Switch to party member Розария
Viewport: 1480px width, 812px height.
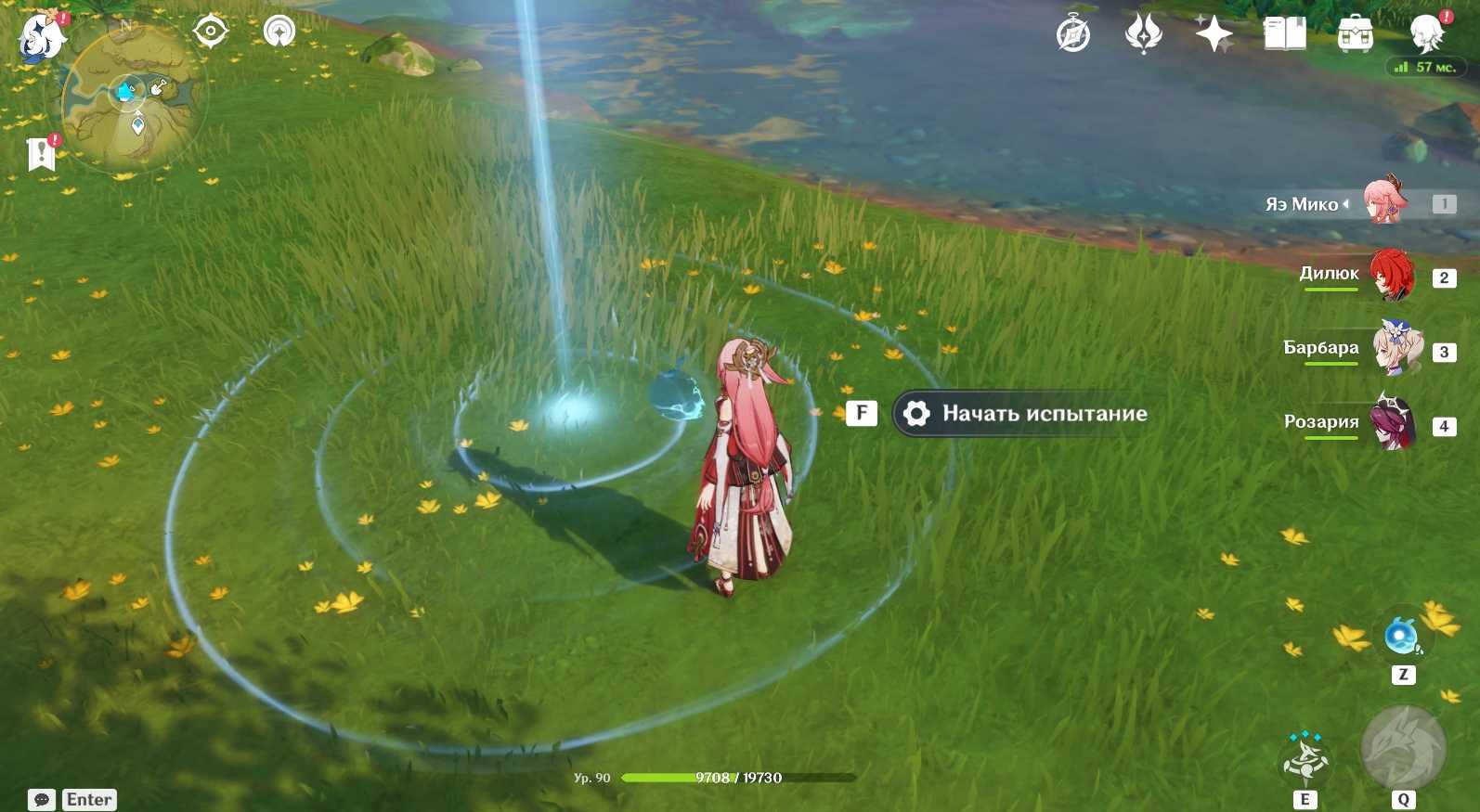(x=1391, y=423)
